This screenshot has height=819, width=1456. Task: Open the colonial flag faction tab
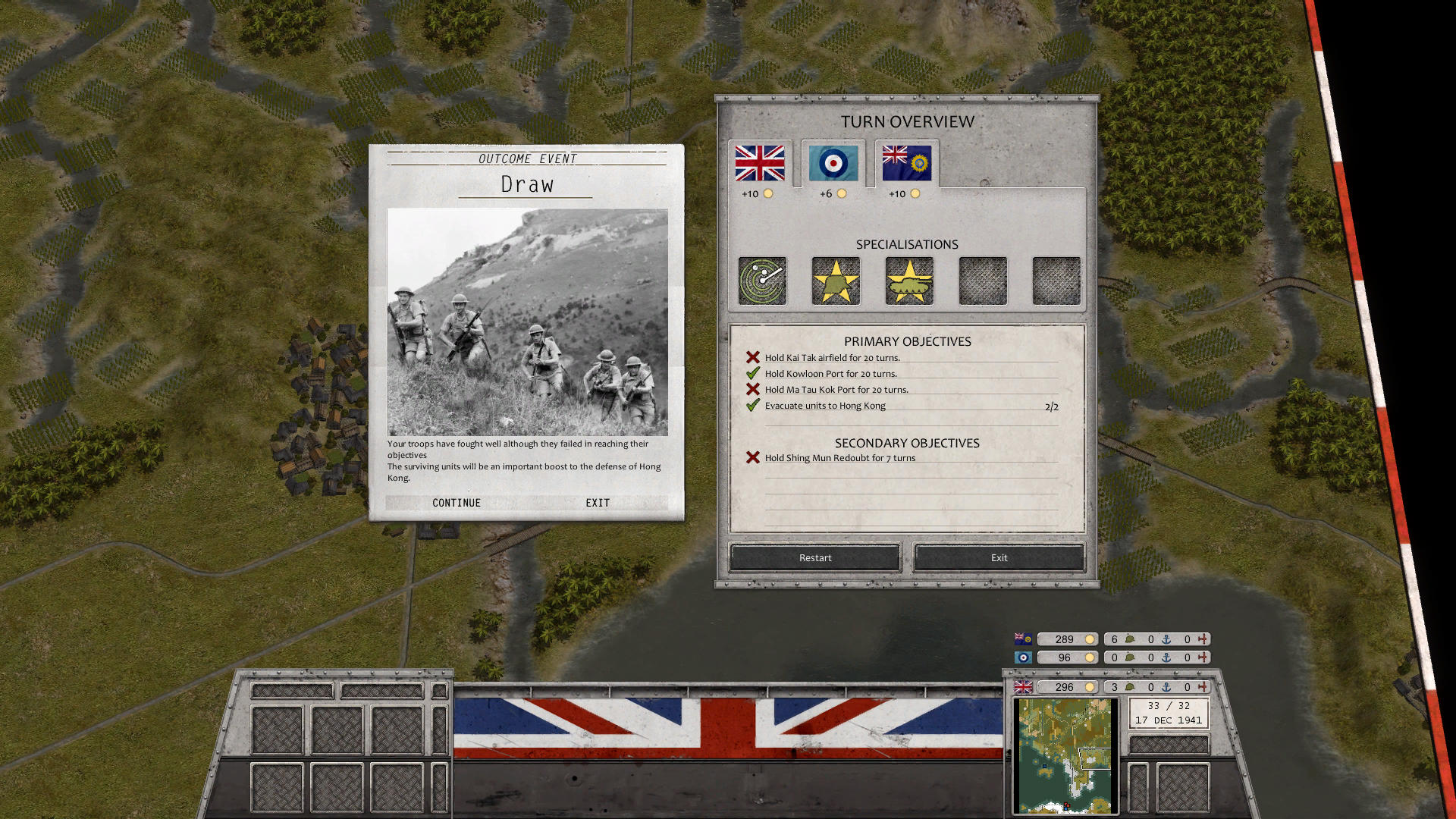coord(906,162)
